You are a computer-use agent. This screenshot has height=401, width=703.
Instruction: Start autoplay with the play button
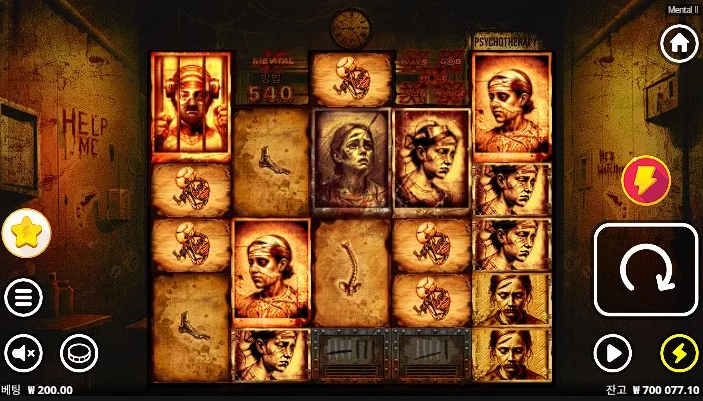point(612,352)
